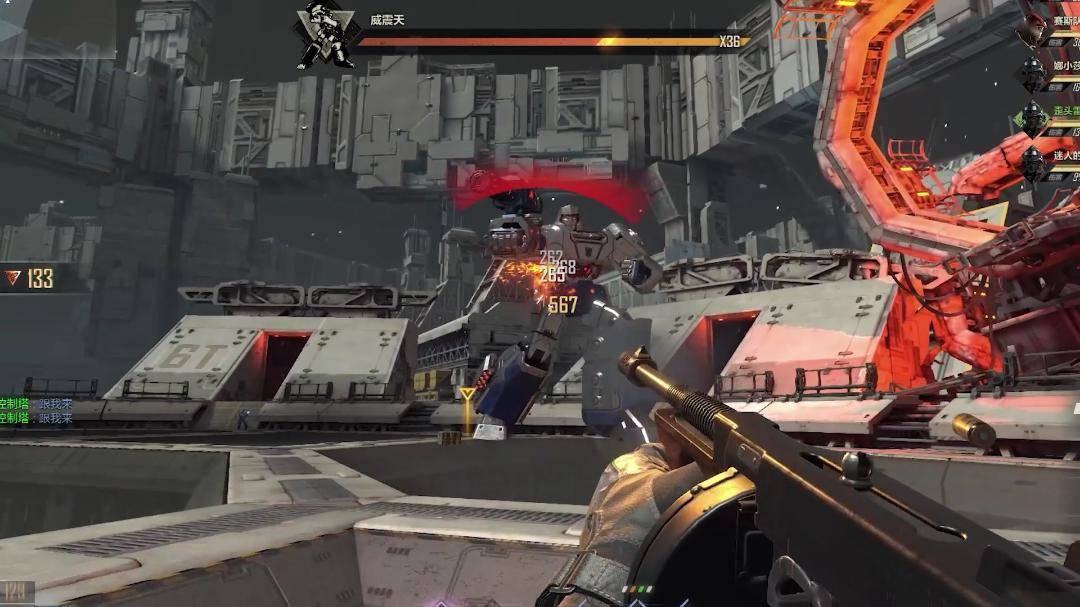
Task: Select teammate 迷人的's helmet portrait
Action: pyautogui.click(x=1032, y=162)
